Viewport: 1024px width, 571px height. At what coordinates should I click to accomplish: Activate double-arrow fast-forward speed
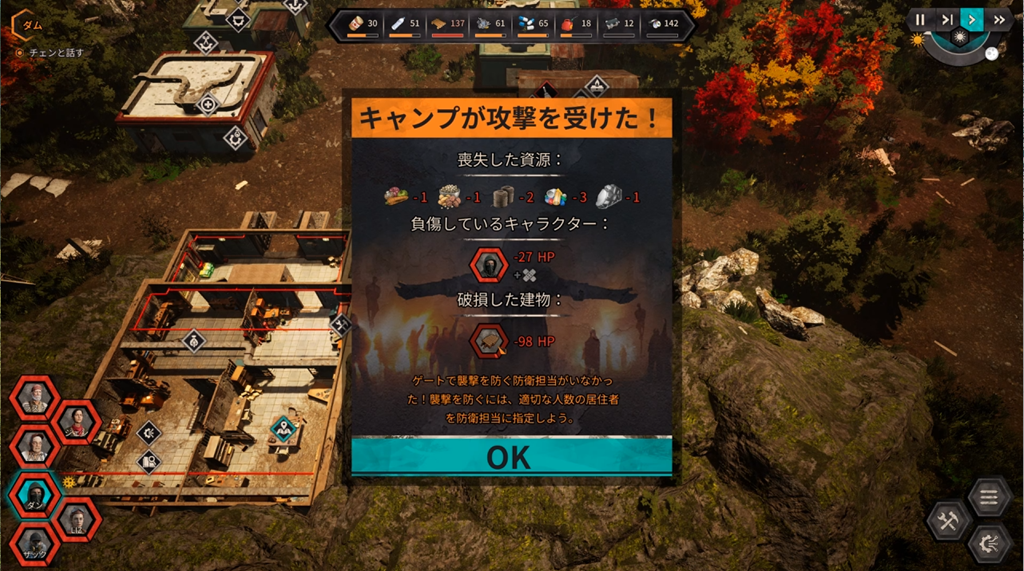pyautogui.click(x=998, y=19)
